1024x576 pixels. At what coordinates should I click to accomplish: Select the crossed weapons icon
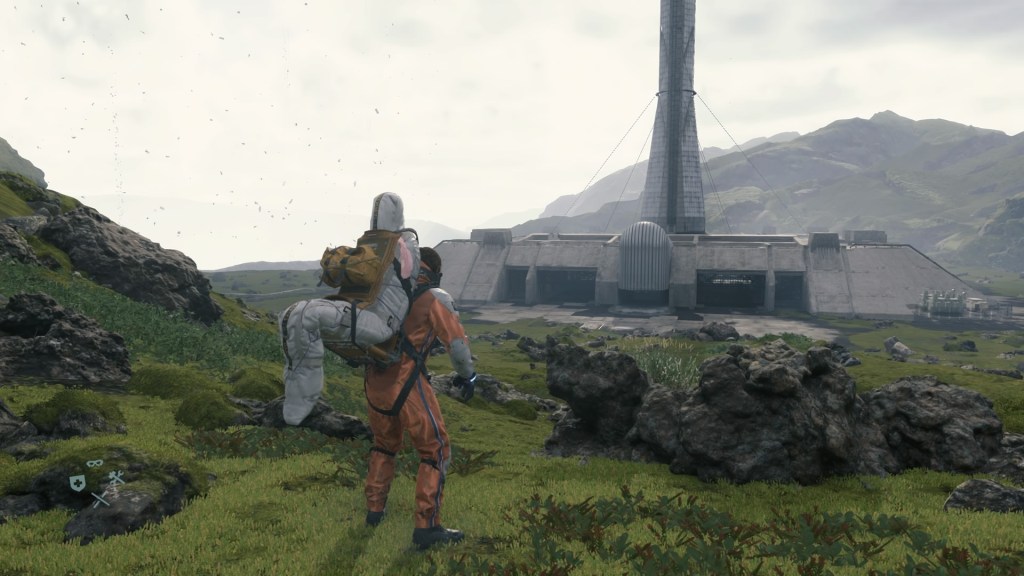coord(99,498)
